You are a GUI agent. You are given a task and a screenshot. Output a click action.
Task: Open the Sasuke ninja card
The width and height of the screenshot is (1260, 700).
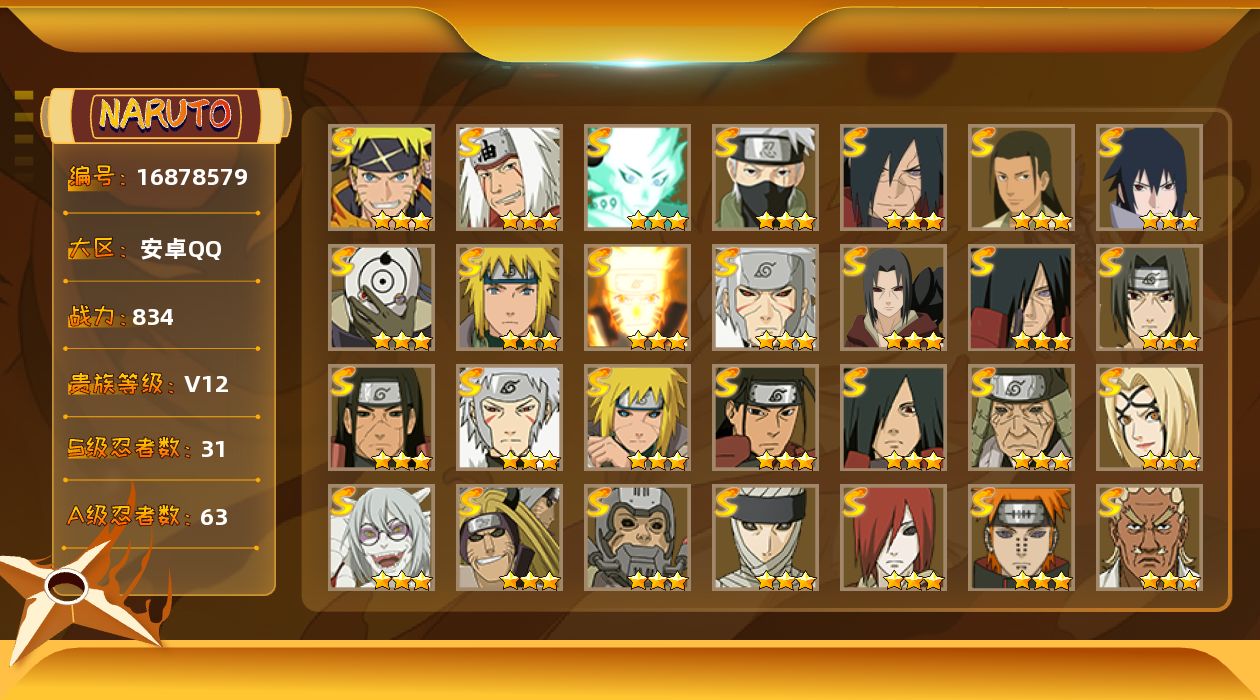click(1150, 178)
